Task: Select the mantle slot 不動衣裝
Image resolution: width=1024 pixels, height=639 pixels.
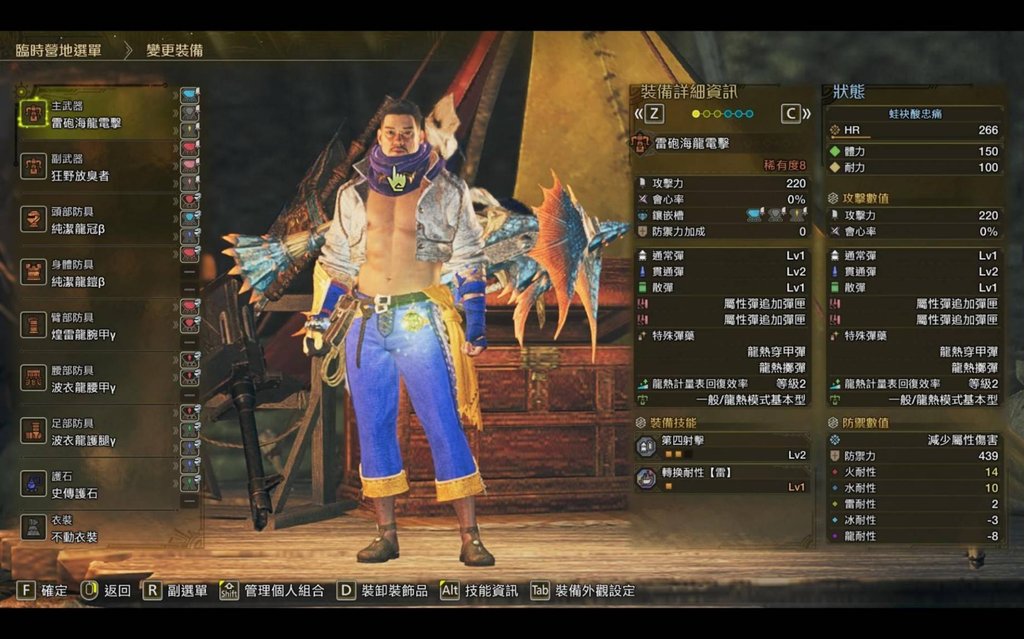Action: [95, 529]
